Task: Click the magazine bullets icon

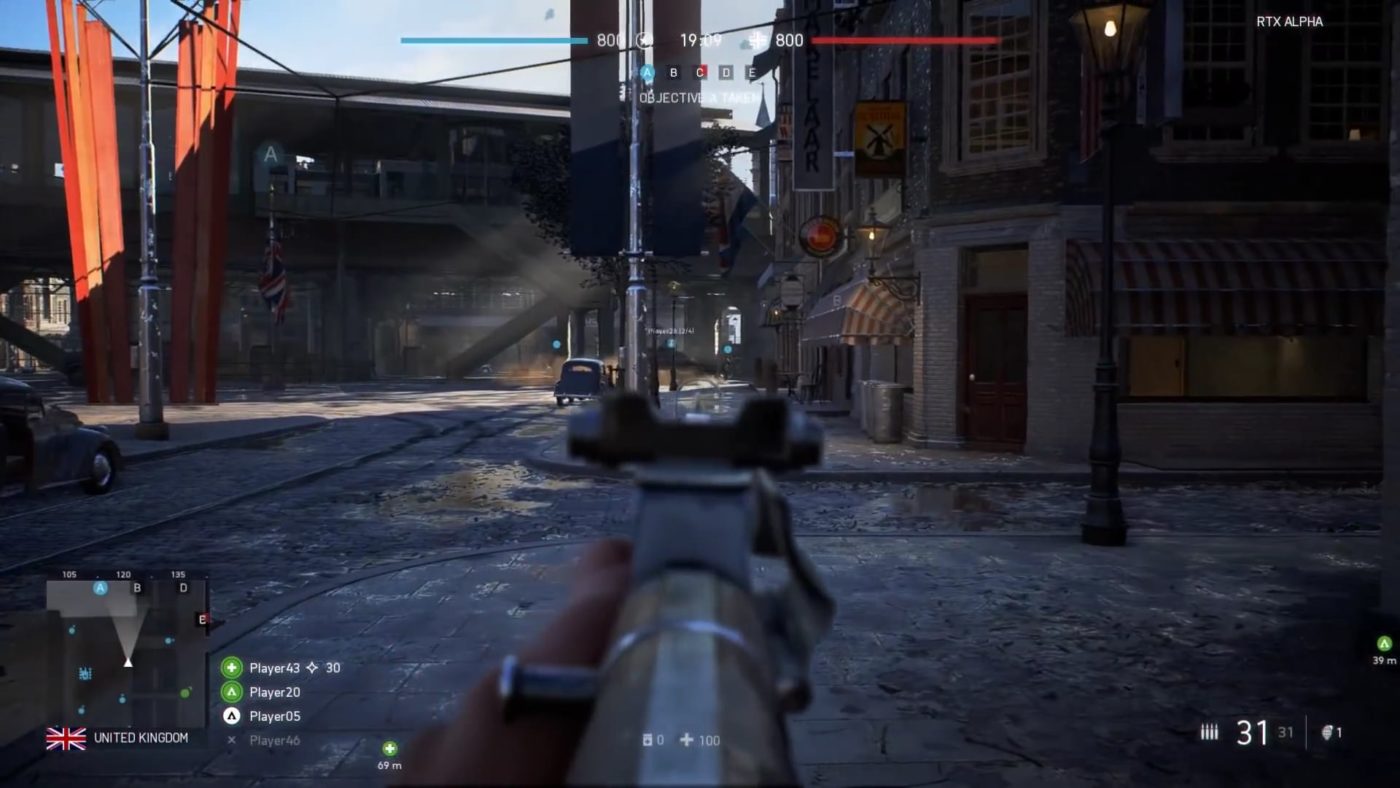Action: (1209, 732)
